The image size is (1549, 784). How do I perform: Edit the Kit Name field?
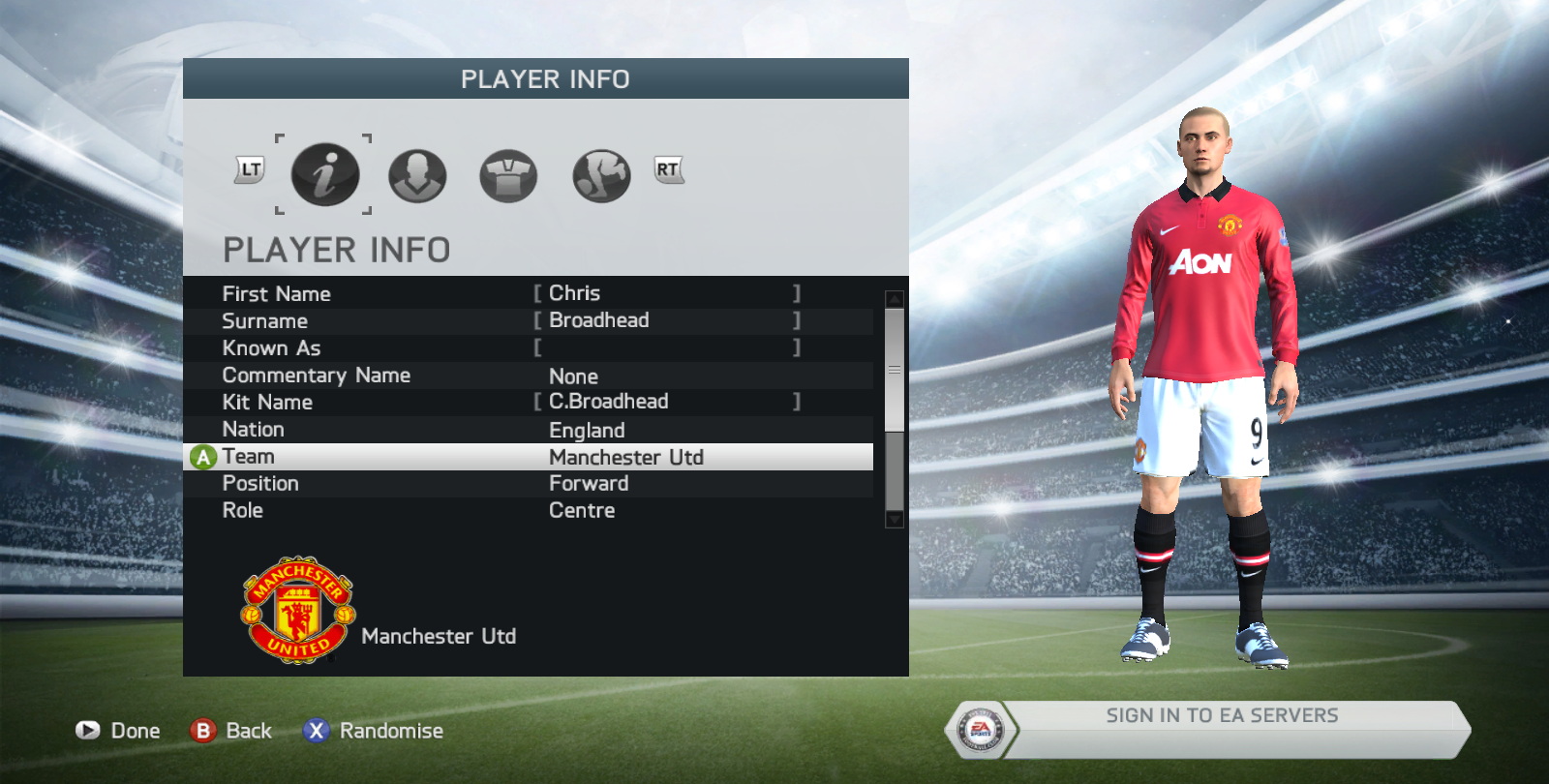pyautogui.click(x=666, y=402)
